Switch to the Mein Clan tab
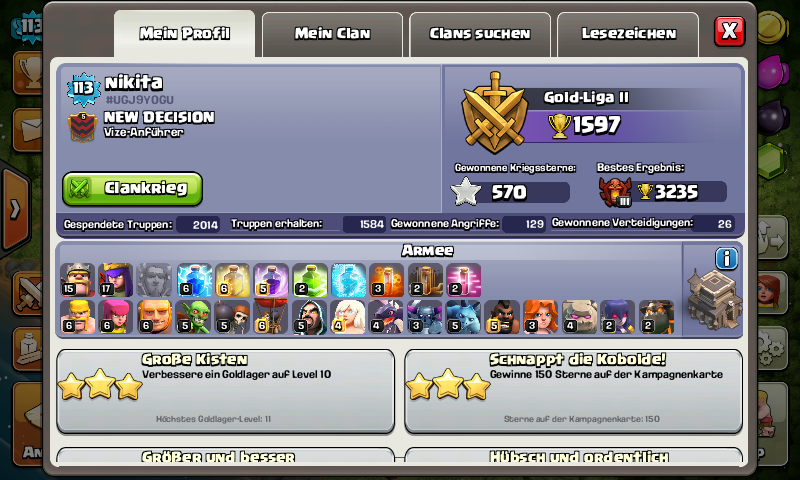 [332, 33]
